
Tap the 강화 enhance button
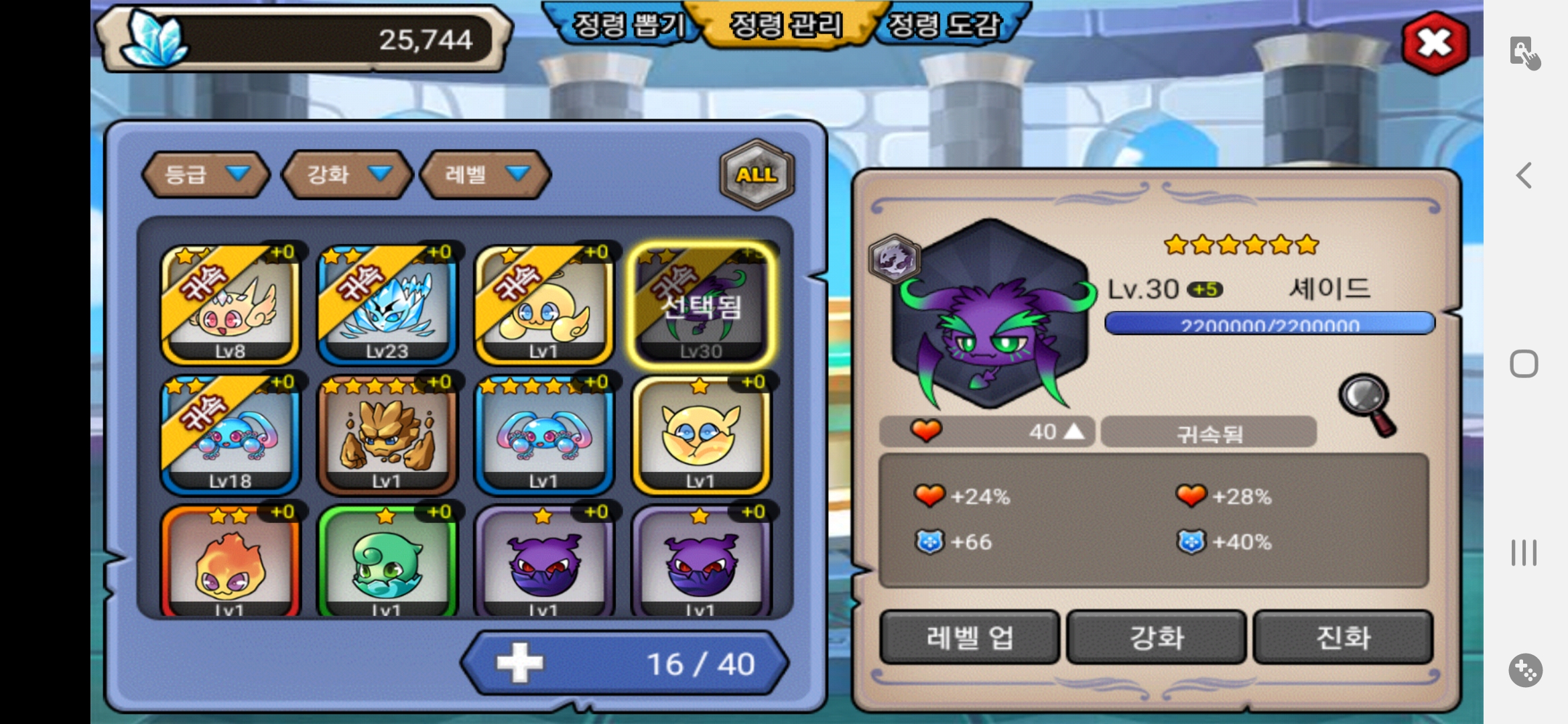(1156, 637)
